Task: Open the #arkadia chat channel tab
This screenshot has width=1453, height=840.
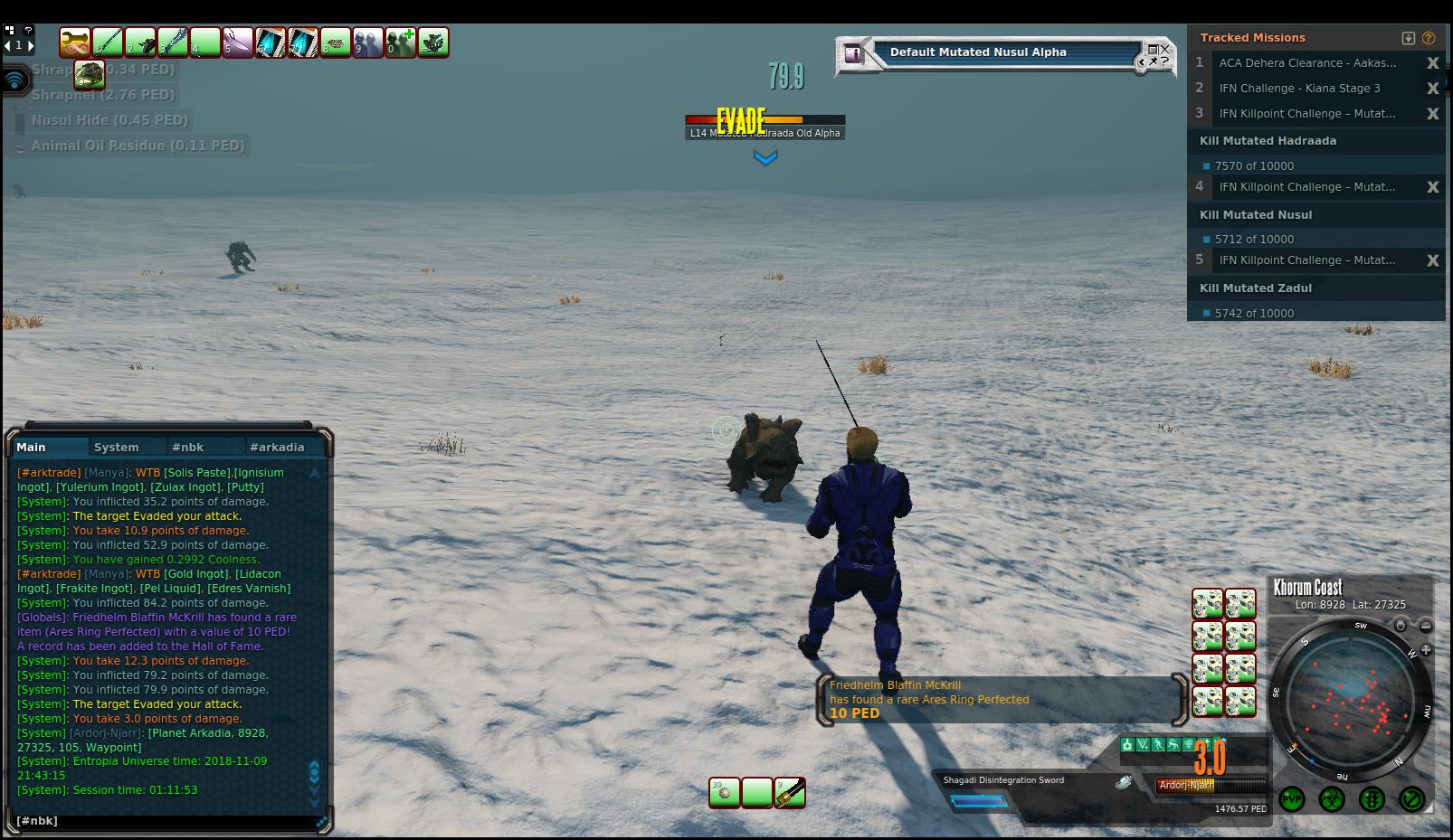Action: coord(276,447)
